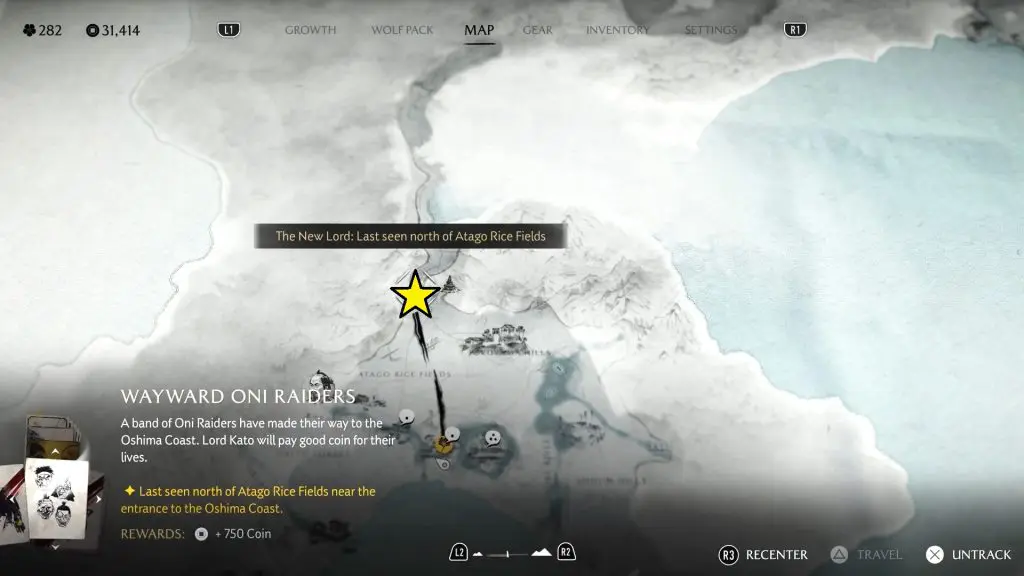Cycle card stack with the right arrow
1024x576 pixels.
97,497
